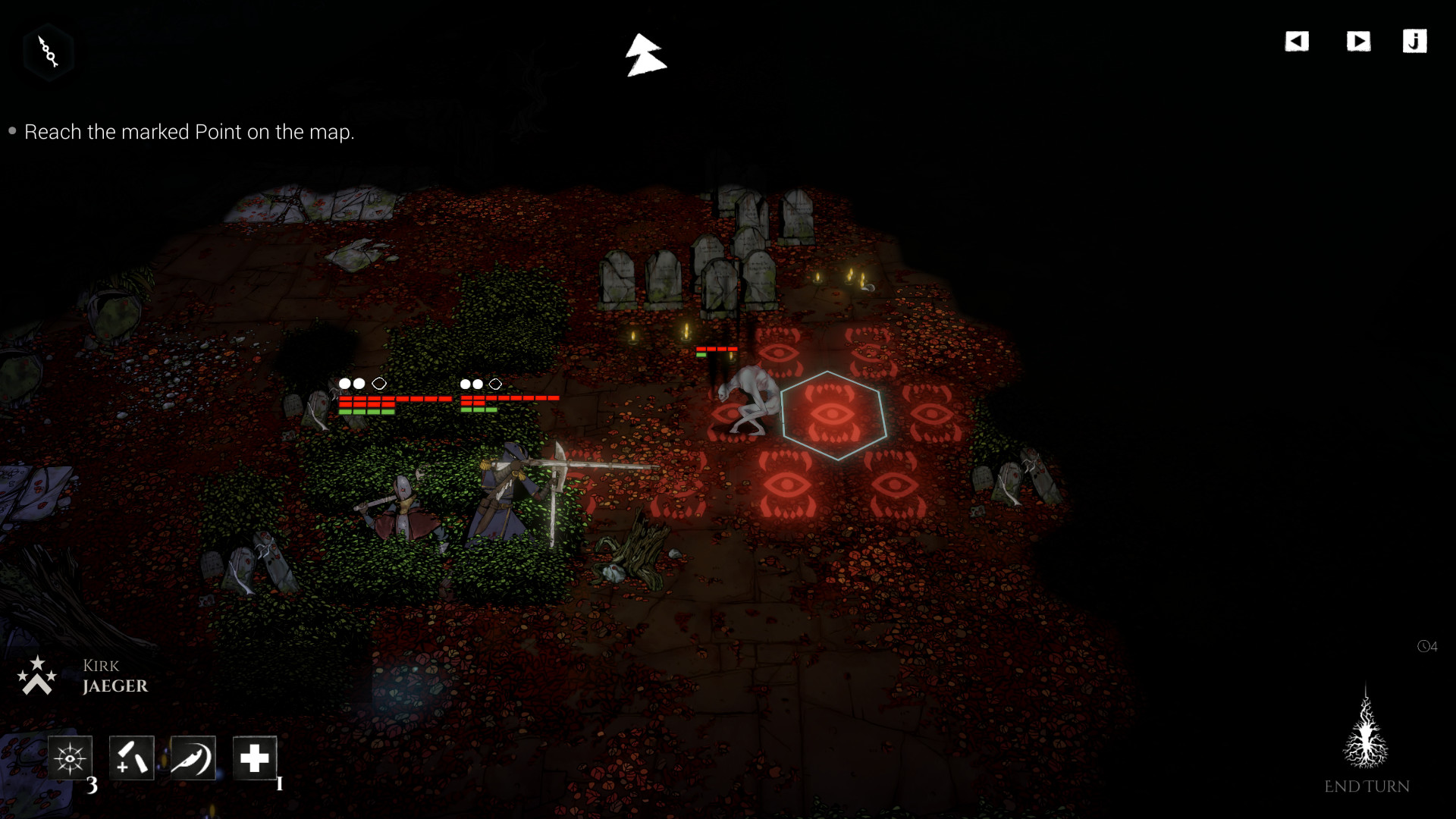Open the journal via the 'j' button
Image resolution: width=1456 pixels, height=819 pixels.
(x=1414, y=42)
